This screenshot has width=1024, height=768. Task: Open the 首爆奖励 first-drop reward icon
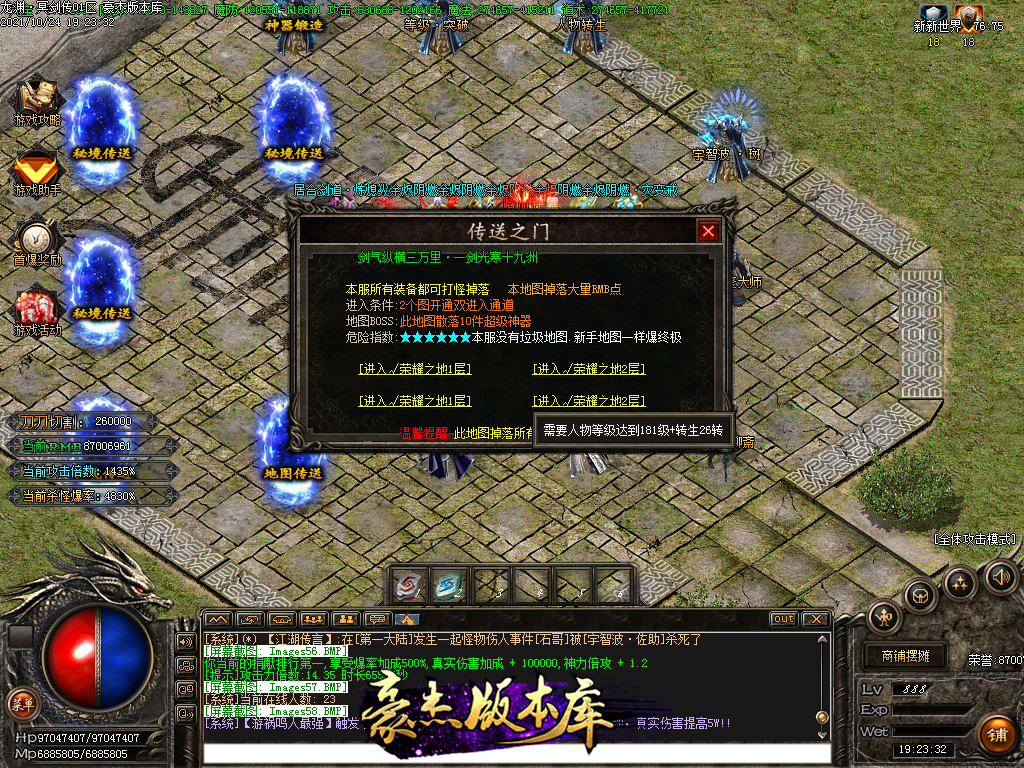(37, 240)
